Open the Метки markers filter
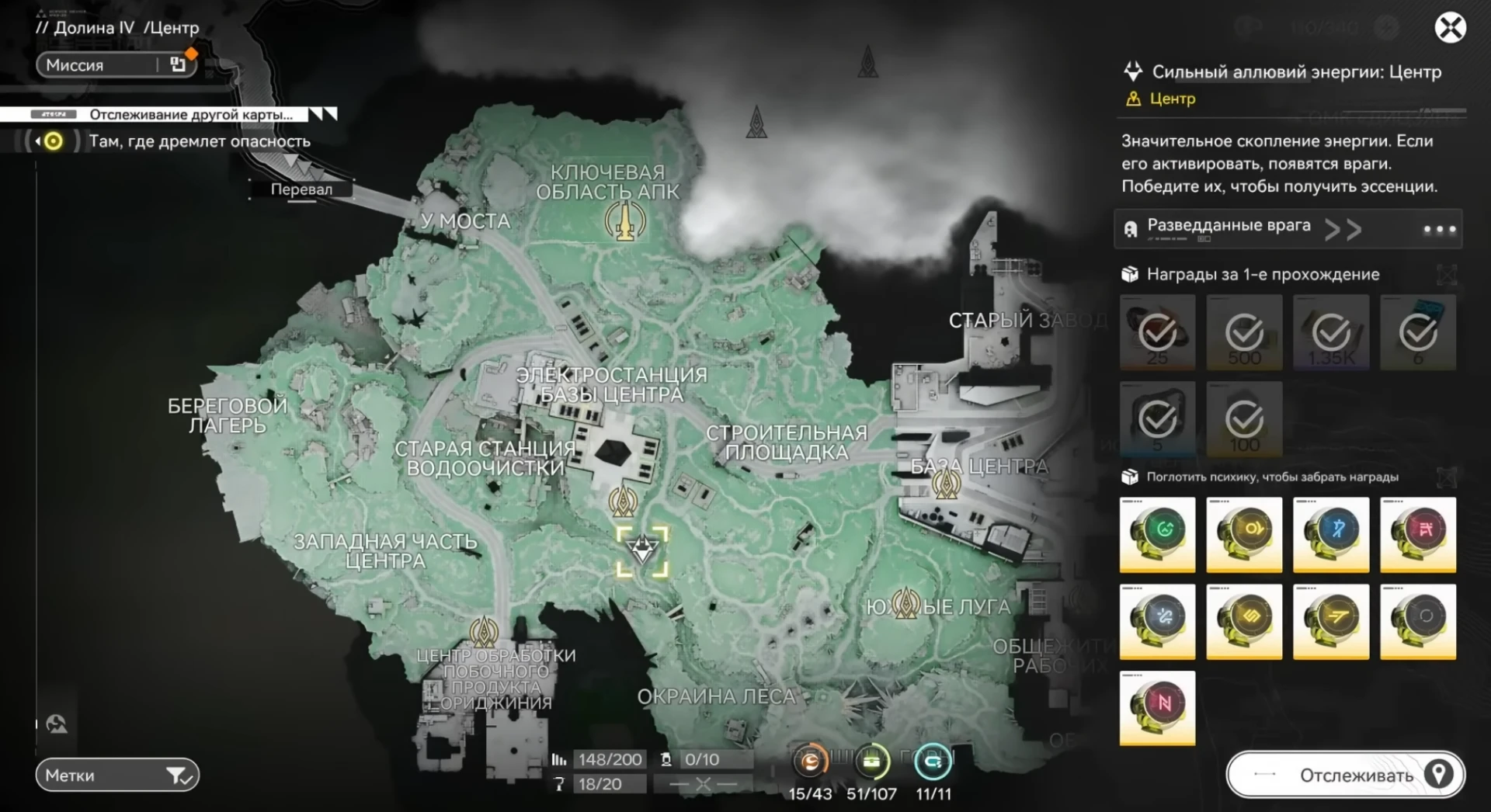The width and height of the screenshot is (1491, 812). (x=117, y=775)
